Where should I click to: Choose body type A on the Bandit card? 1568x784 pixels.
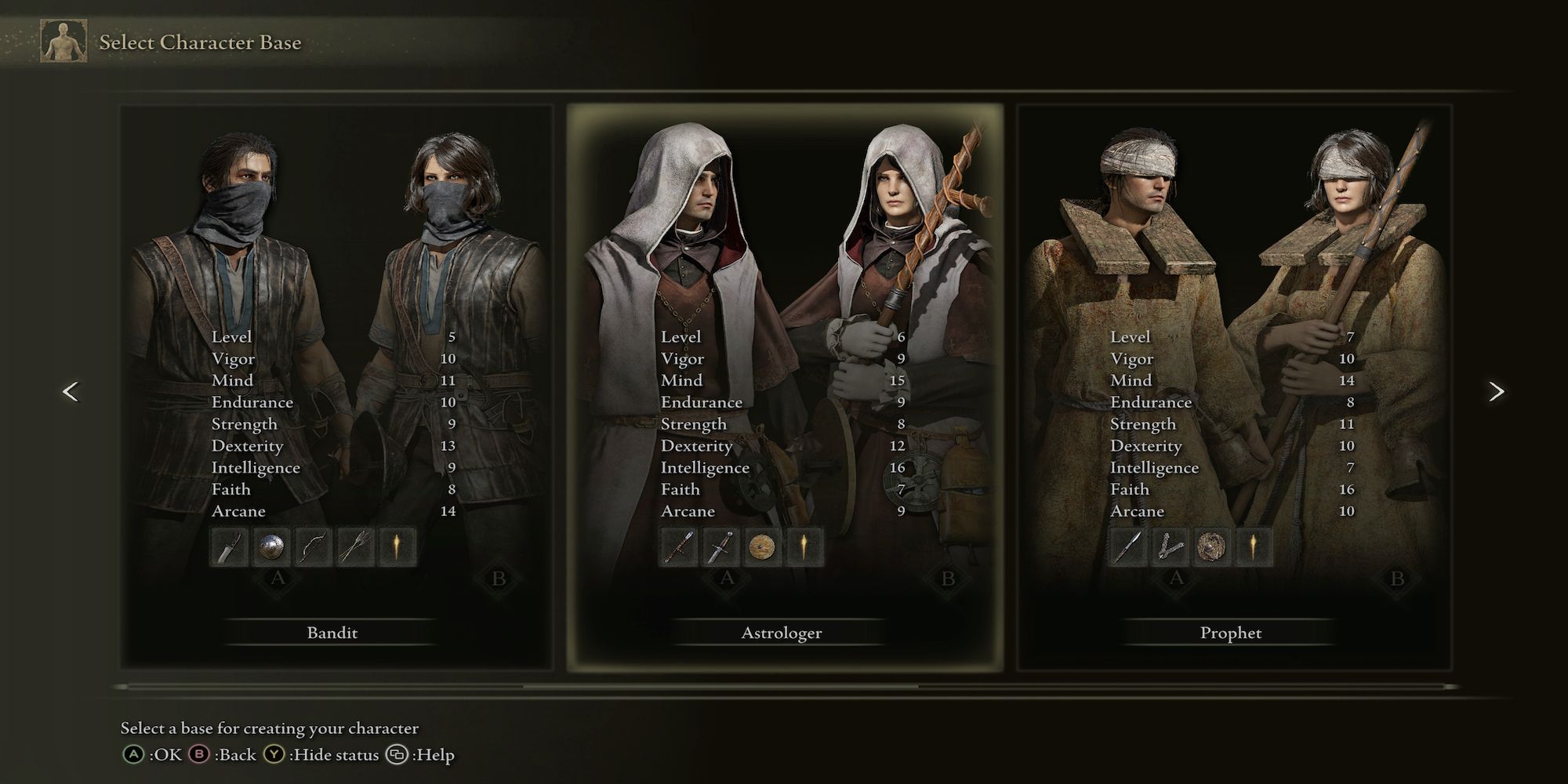tap(278, 579)
